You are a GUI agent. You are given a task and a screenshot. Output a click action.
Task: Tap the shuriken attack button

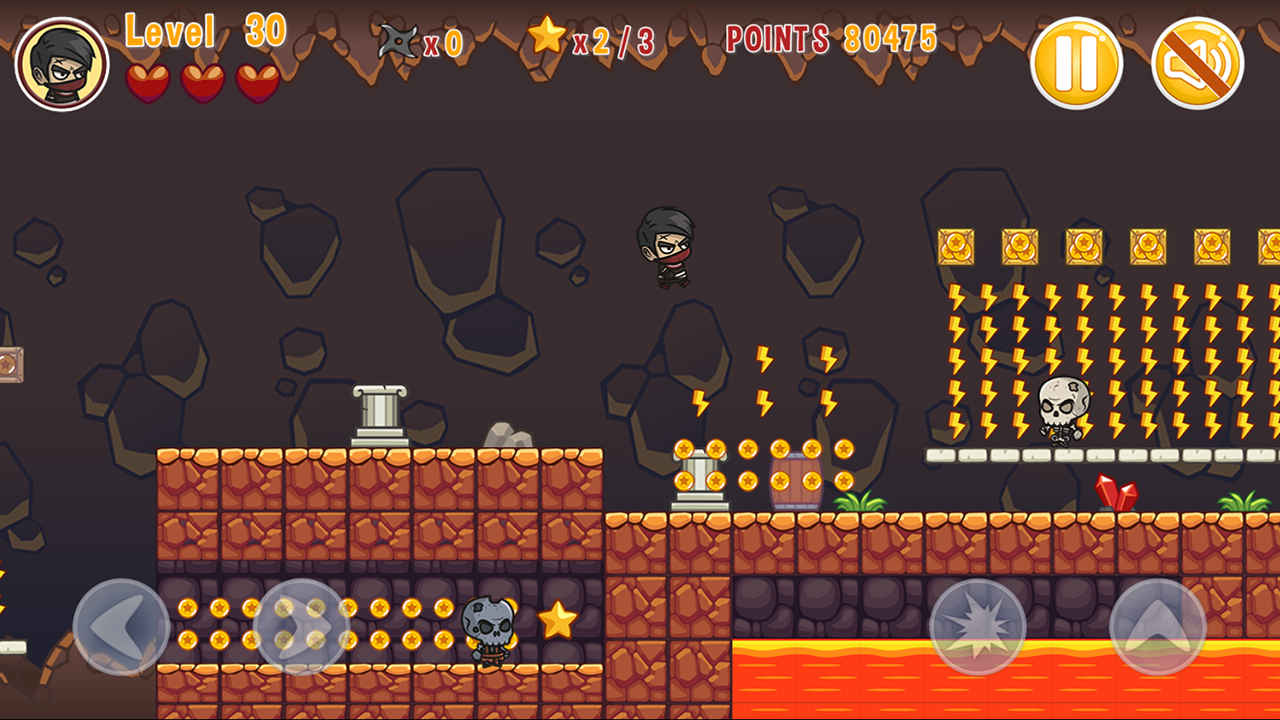coord(977,627)
